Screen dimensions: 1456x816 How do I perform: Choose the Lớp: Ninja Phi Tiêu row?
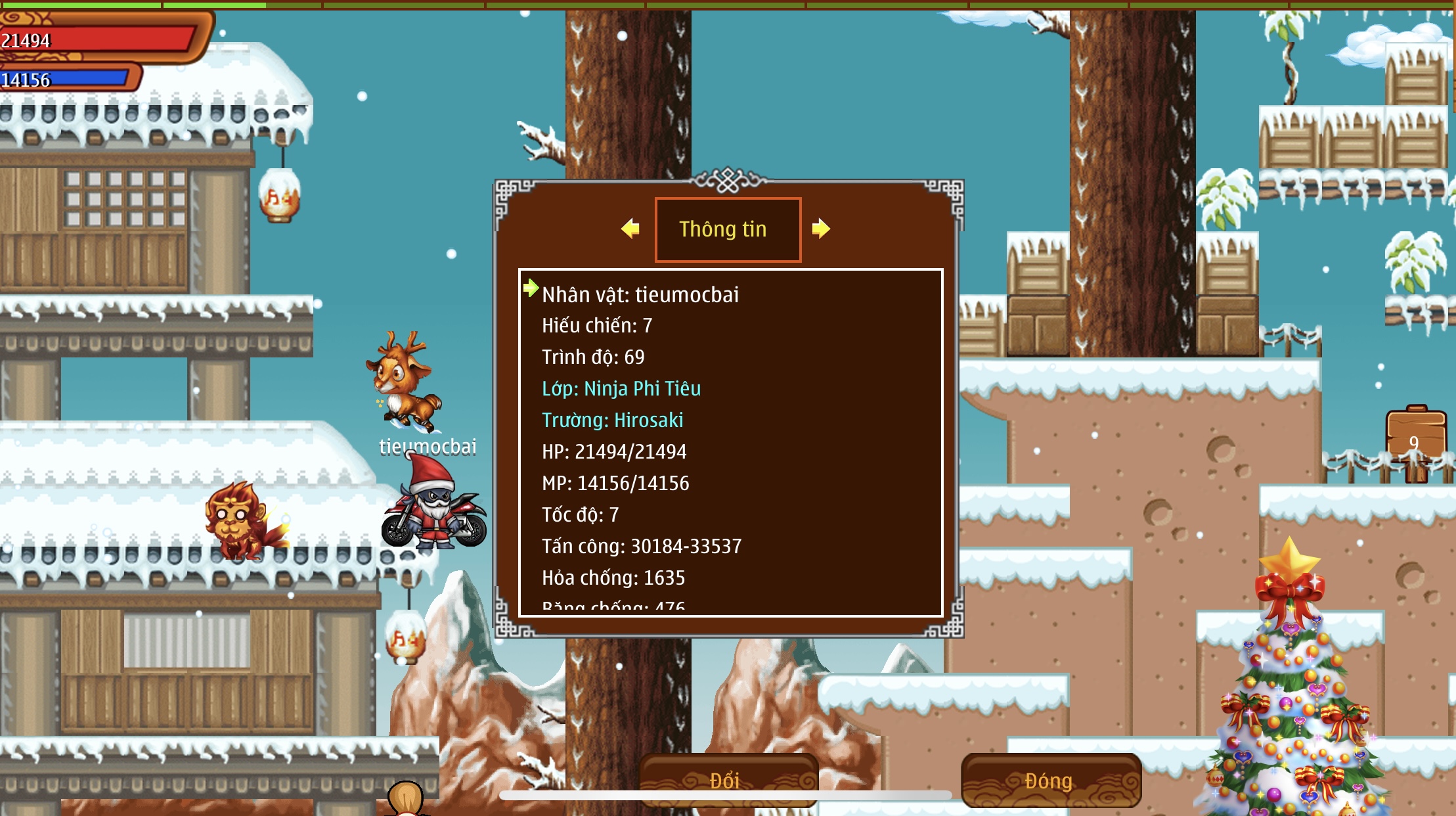click(x=621, y=388)
